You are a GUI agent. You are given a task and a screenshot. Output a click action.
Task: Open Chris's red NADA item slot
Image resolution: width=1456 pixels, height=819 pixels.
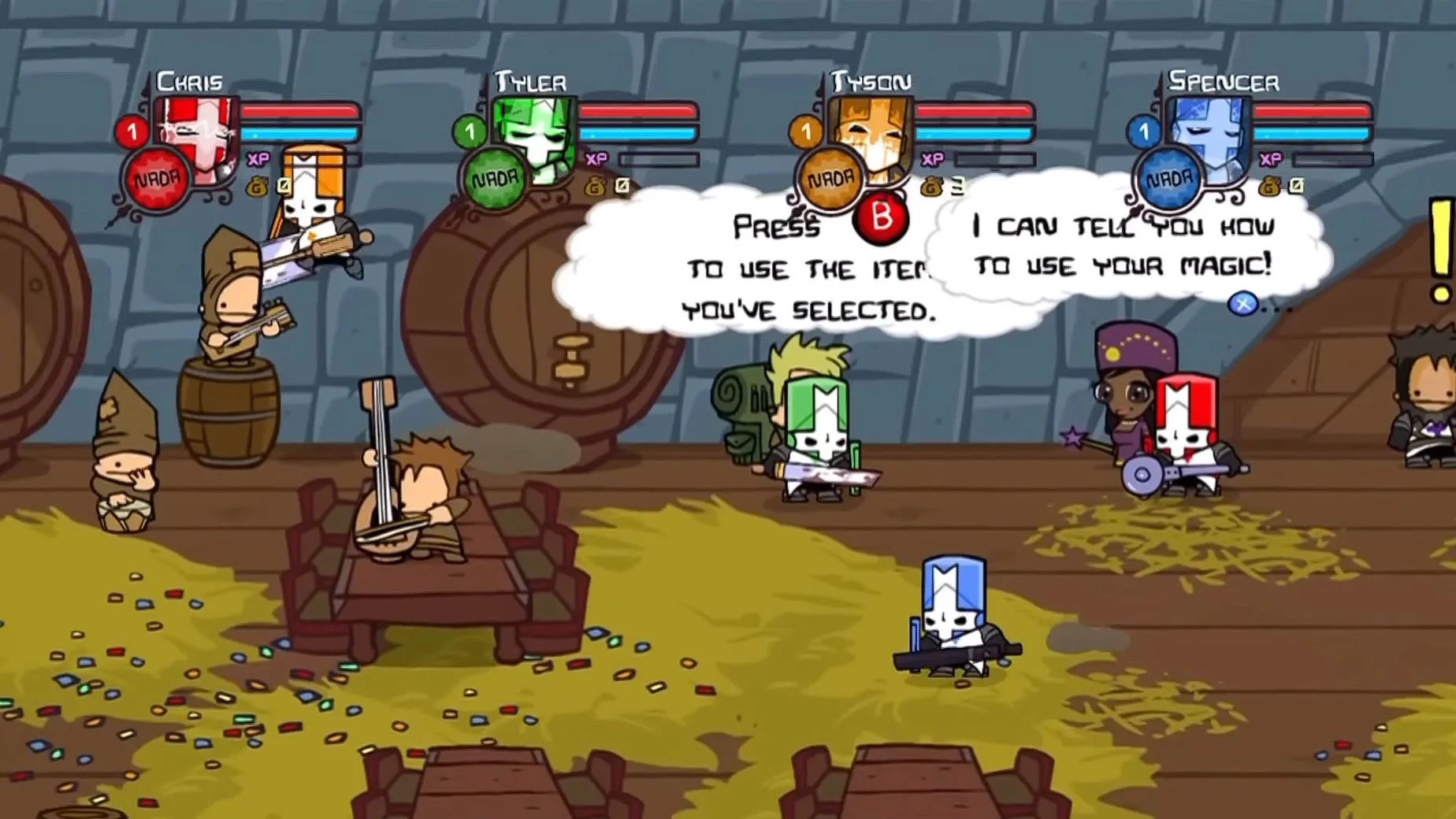click(156, 180)
